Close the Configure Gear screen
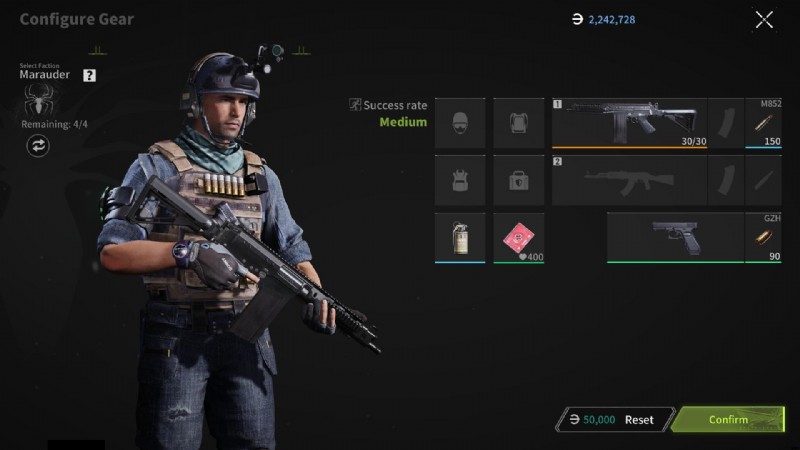Image resolution: width=800 pixels, height=450 pixels. [764, 19]
